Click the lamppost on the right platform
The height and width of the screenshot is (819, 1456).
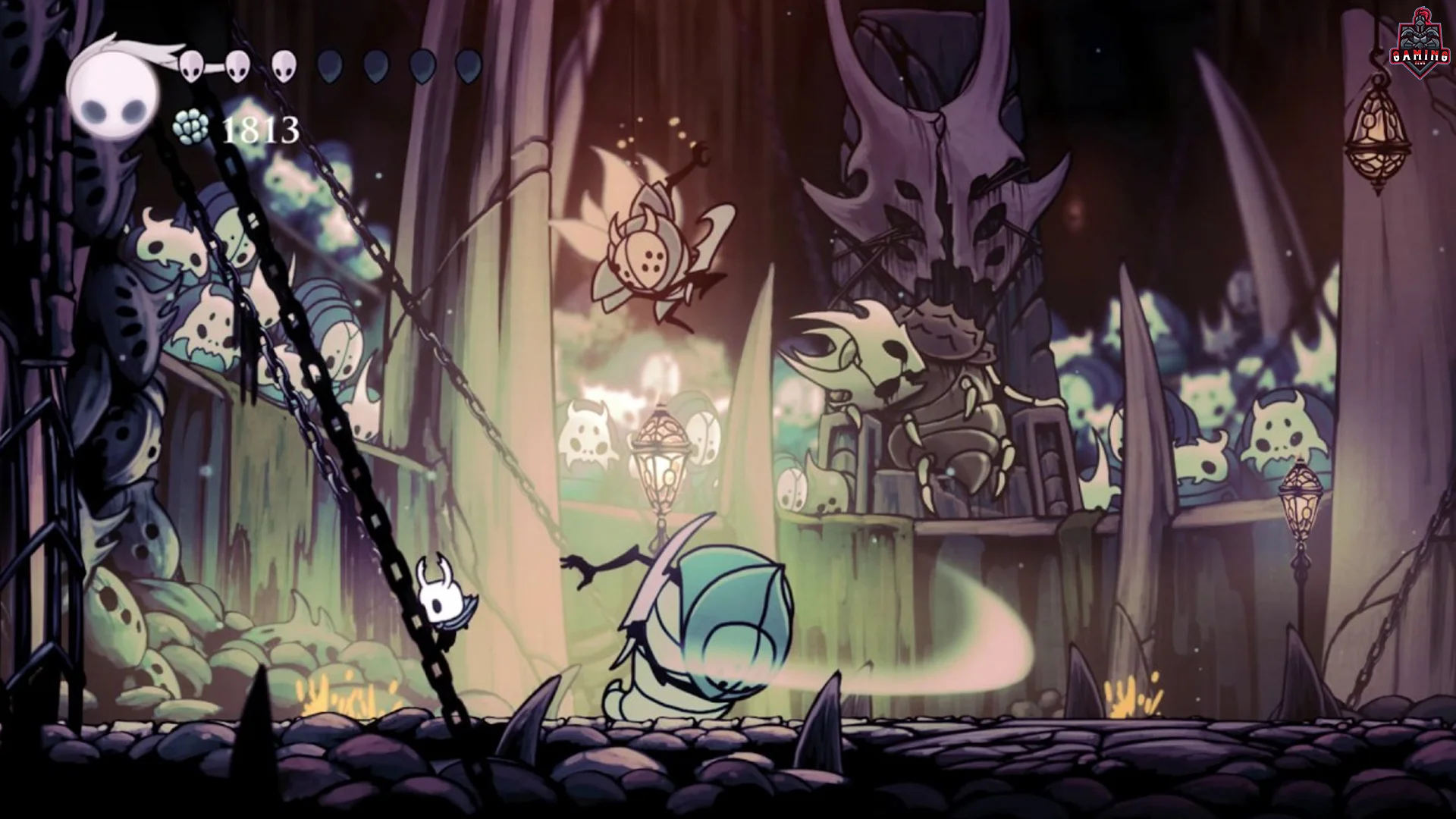click(x=1298, y=500)
